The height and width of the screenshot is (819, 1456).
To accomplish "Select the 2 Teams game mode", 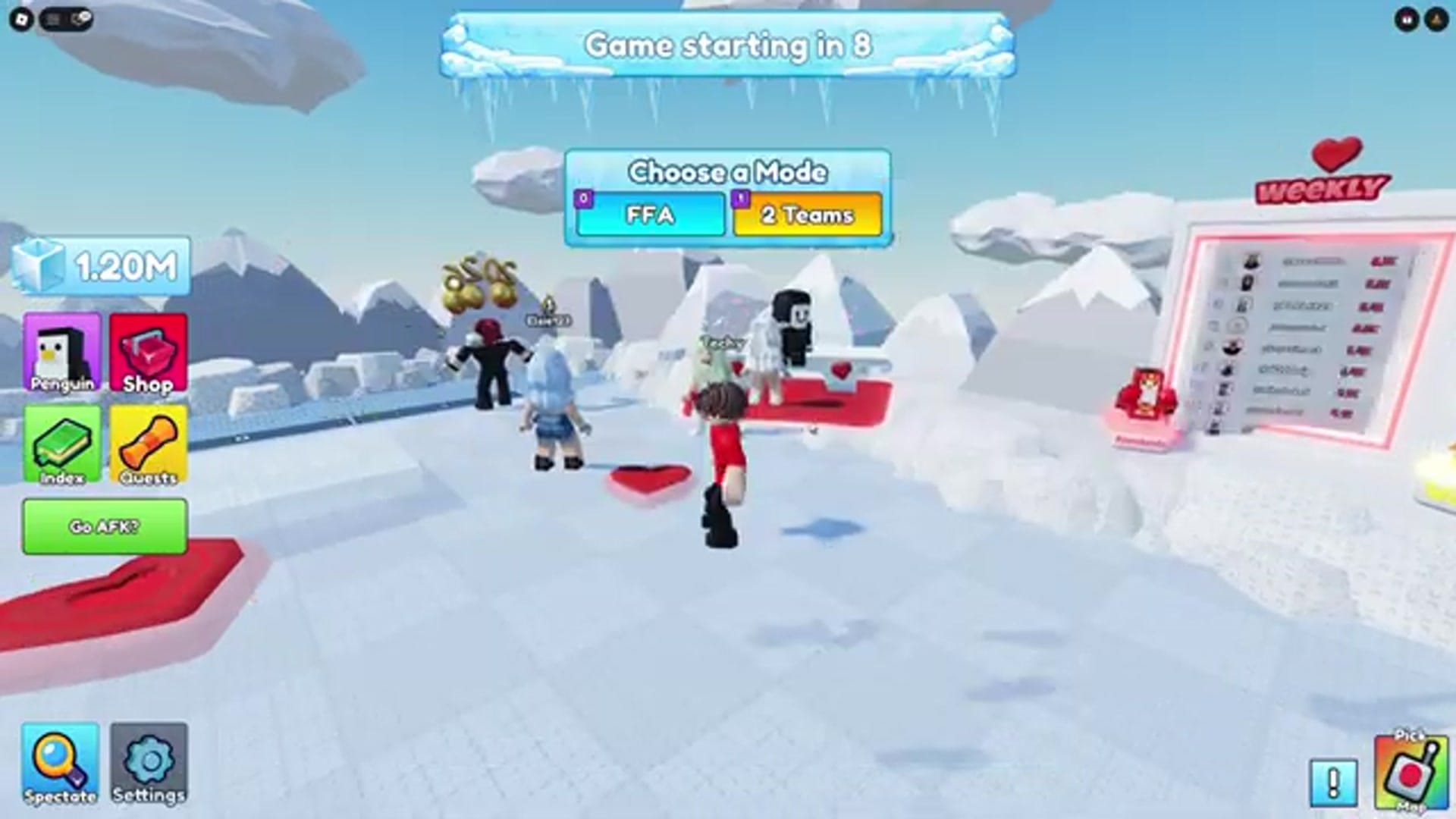I will pos(806,216).
